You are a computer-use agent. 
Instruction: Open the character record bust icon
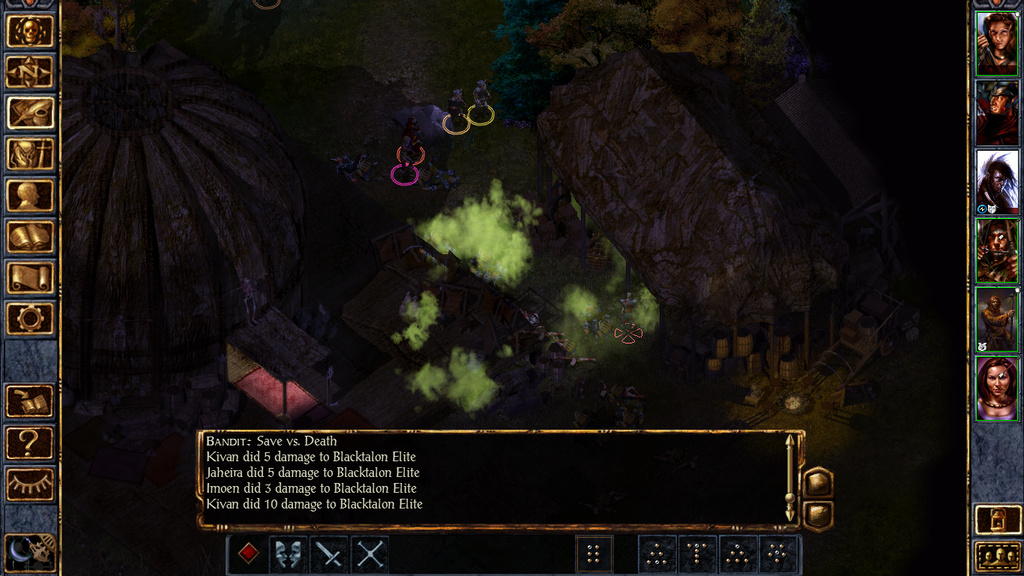pos(30,195)
